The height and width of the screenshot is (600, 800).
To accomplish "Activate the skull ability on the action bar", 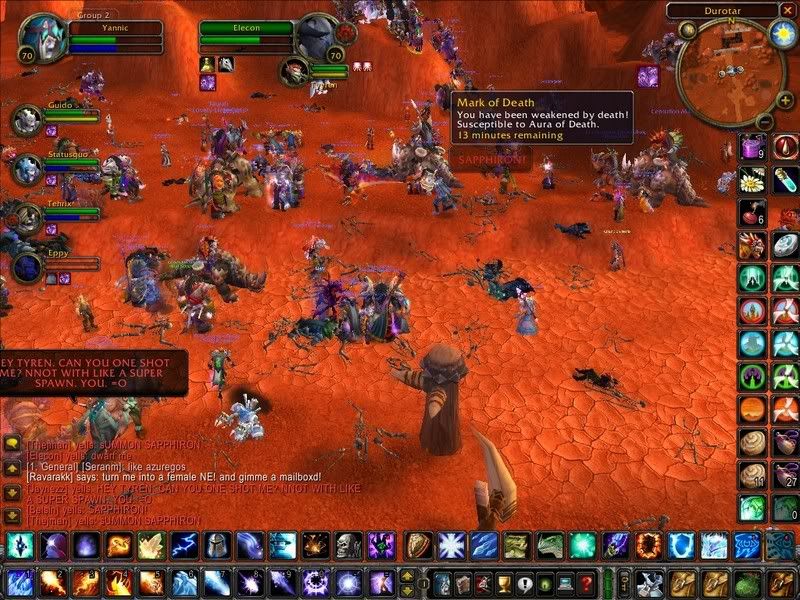I will pyautogui.click(x=347, y=545).
